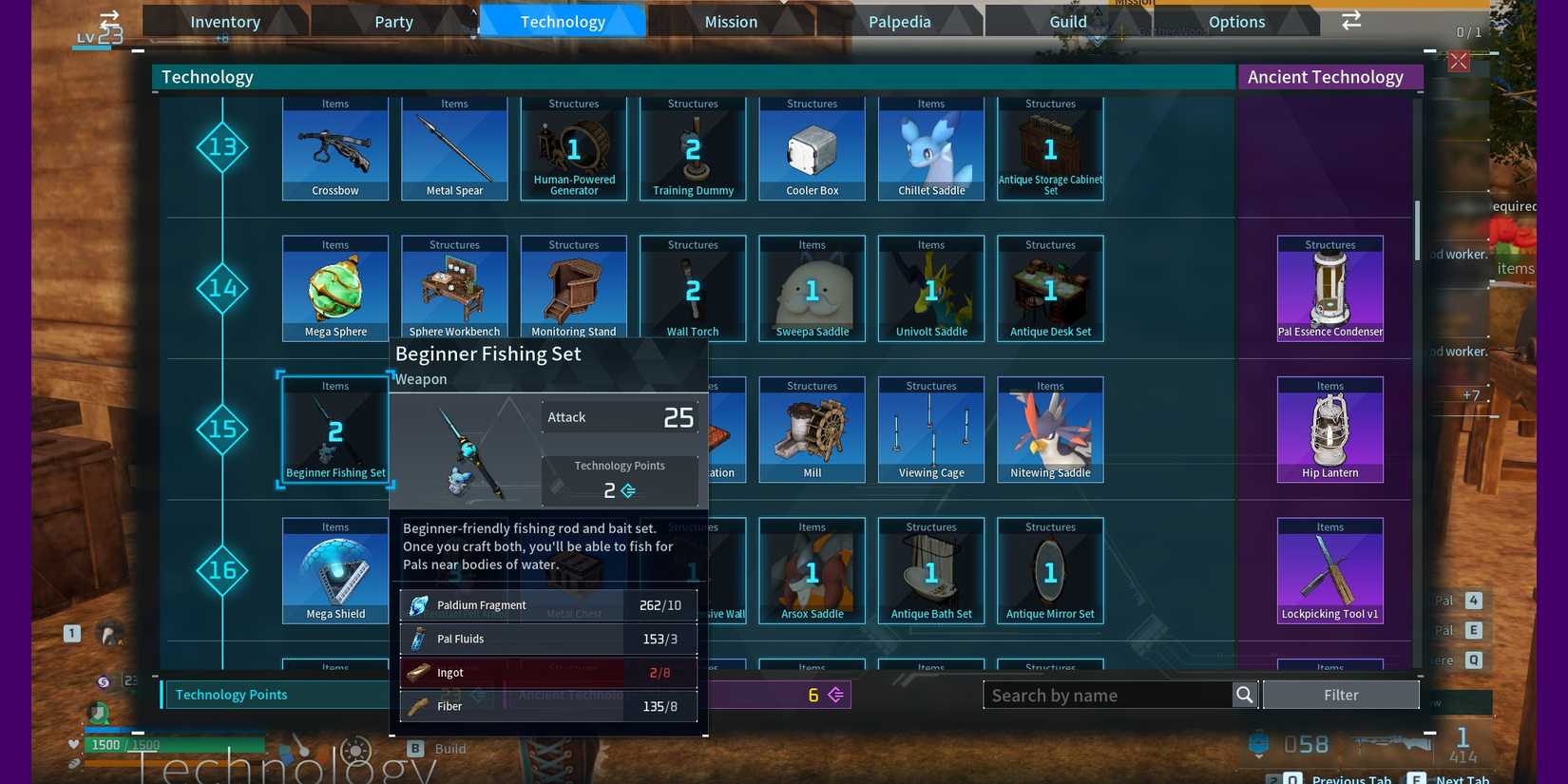Select the Sphere Workbench technology

[x=454, y=288]
